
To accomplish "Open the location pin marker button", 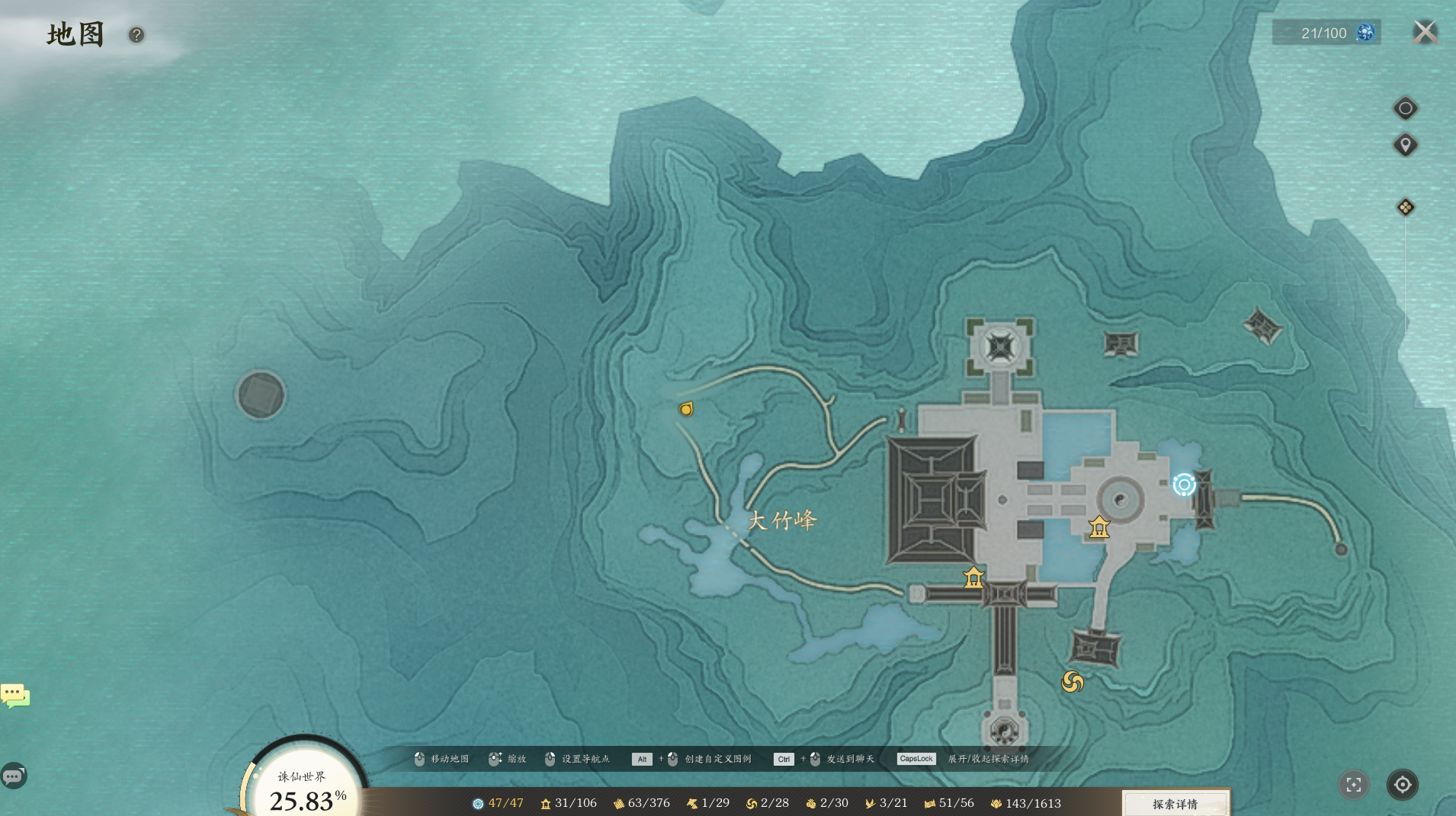I will 1405,145.
